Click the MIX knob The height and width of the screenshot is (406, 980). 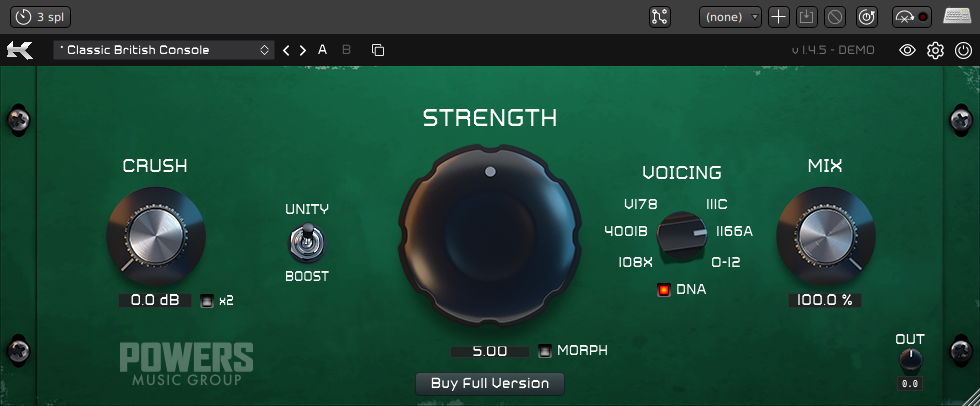pyautogui.click(x=825, y=237)
